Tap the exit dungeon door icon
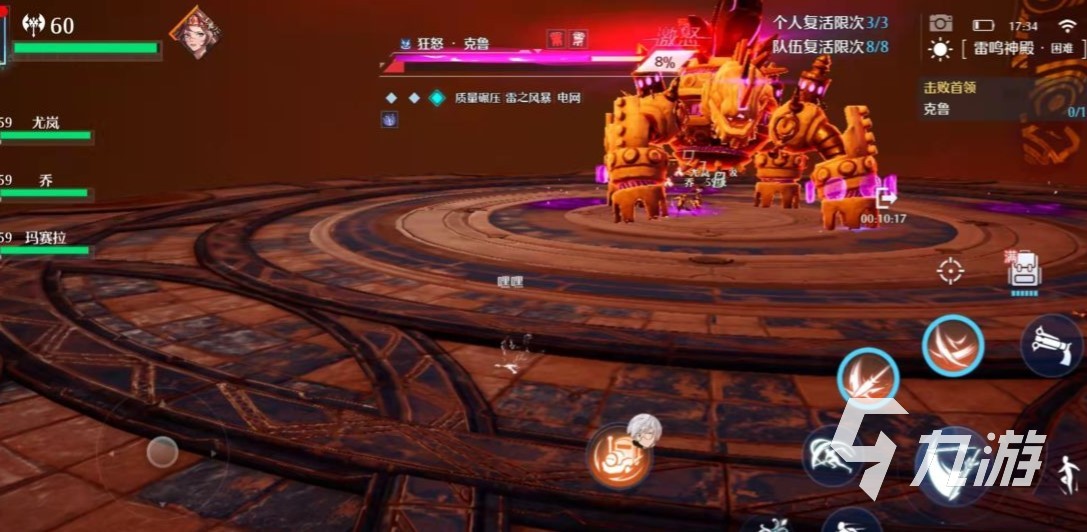1087x532 pixels. [x=885, y=197]
